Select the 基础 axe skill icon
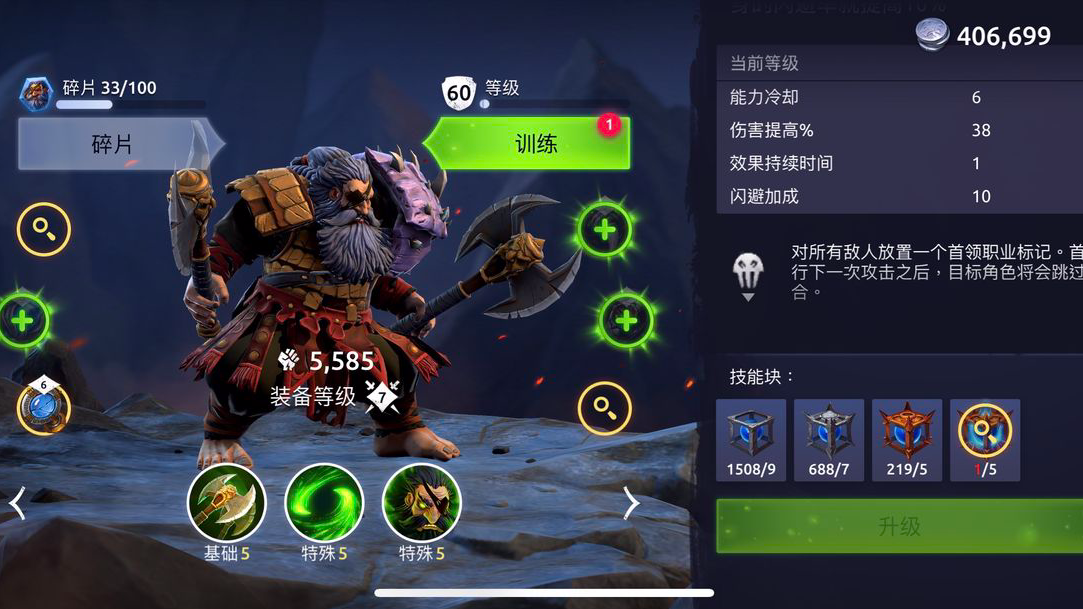Viewport: 1083px width, 609px height. (x=227, y=503)
